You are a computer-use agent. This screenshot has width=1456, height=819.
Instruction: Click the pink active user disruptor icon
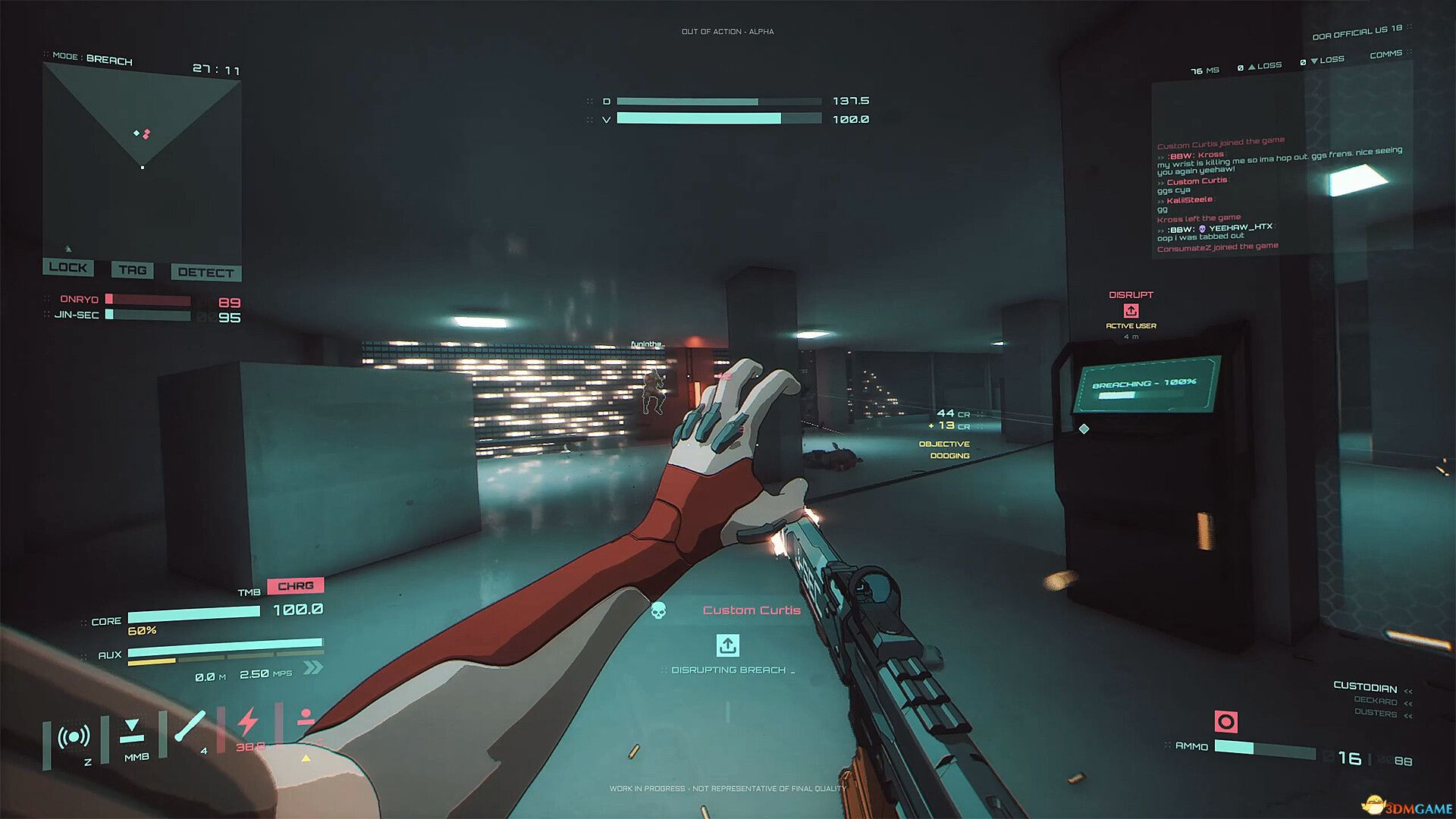1131,310
